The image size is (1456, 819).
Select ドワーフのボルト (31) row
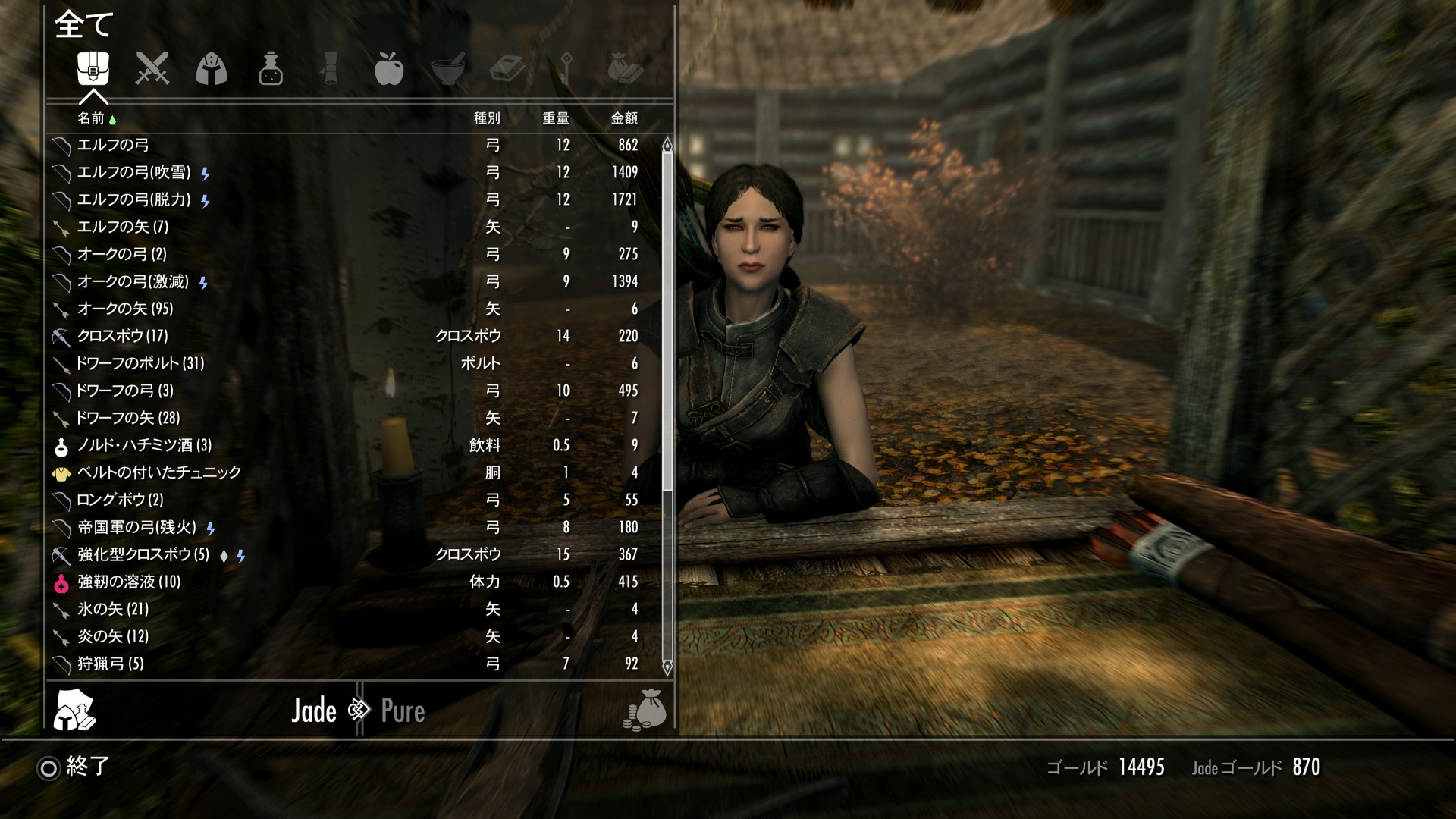[140, 363]
